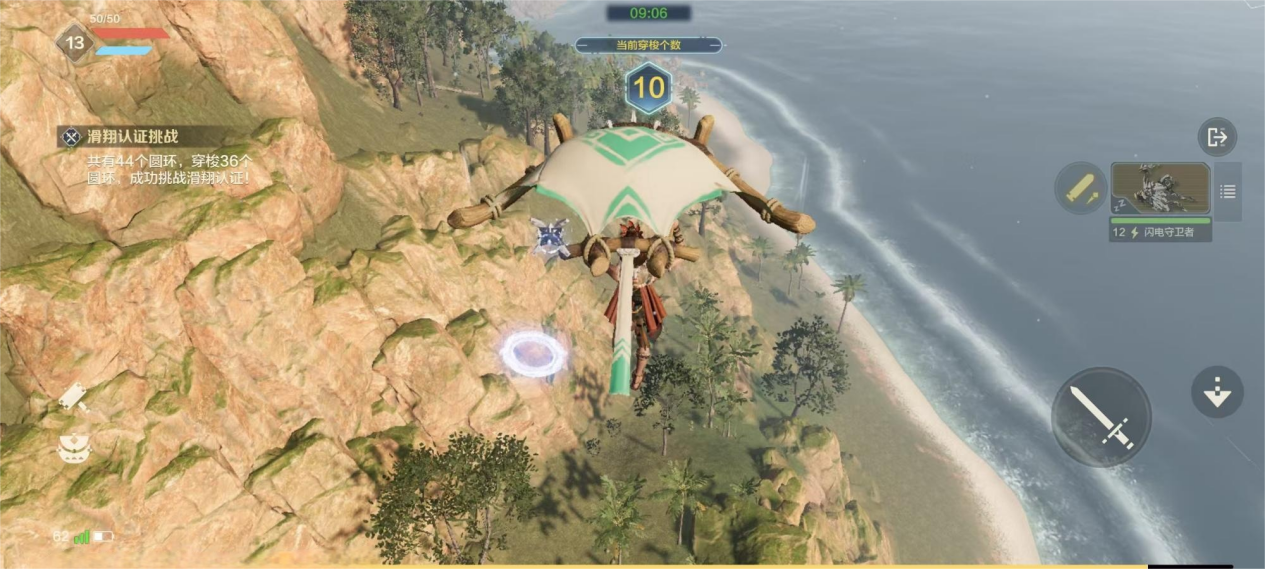Exit the challenge via the exit-door icon
The width and height of the screenshot is (1265, 569).
click(x=1217, y=137)
